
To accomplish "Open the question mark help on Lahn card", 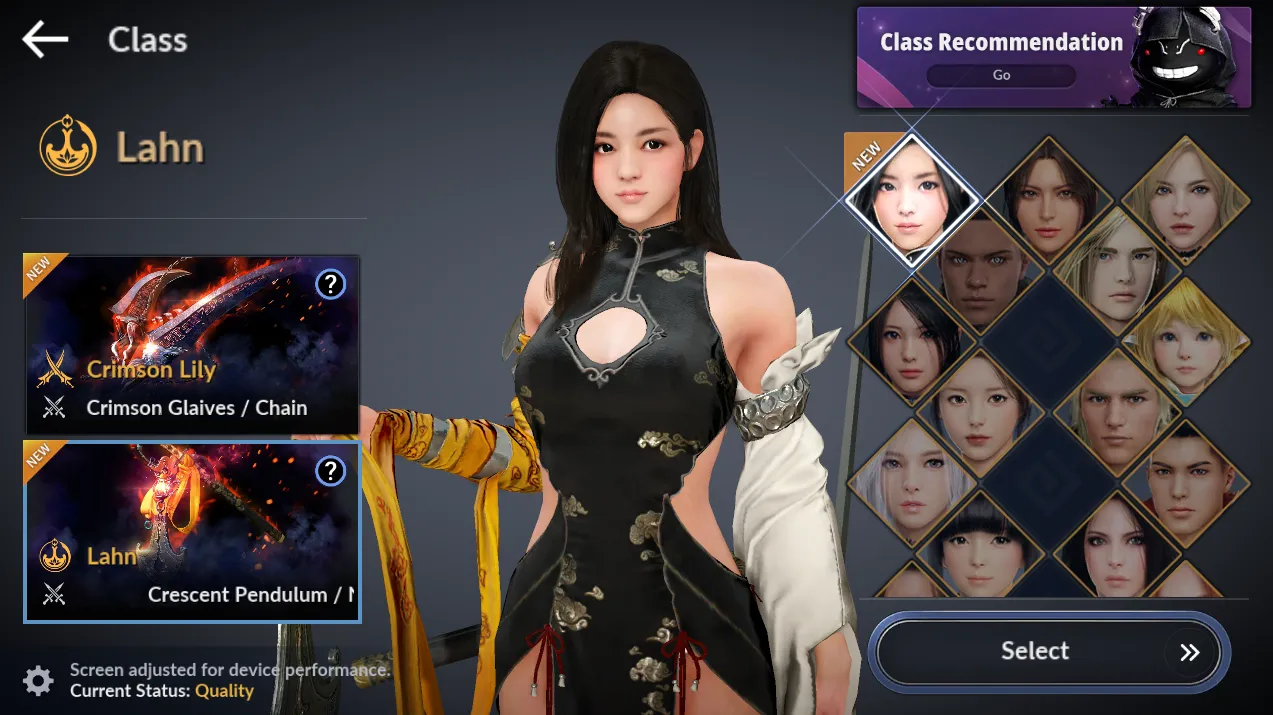I will point(330,471).
